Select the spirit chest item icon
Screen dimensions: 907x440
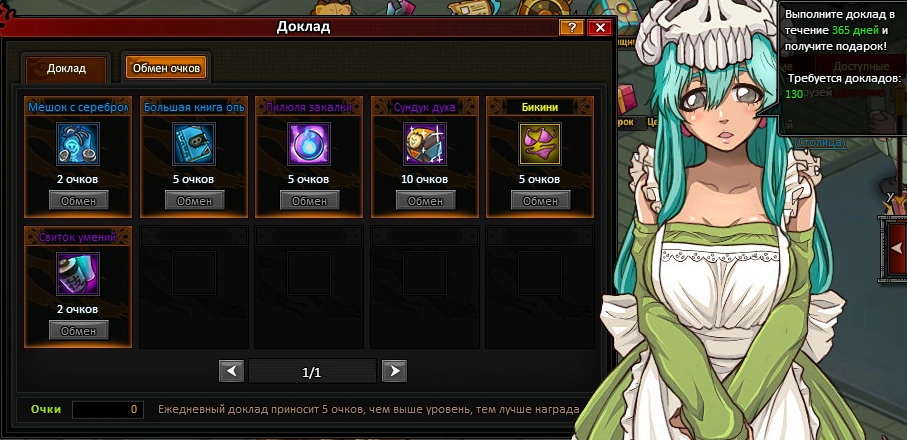pyautogui.click(x=425, y=144)
